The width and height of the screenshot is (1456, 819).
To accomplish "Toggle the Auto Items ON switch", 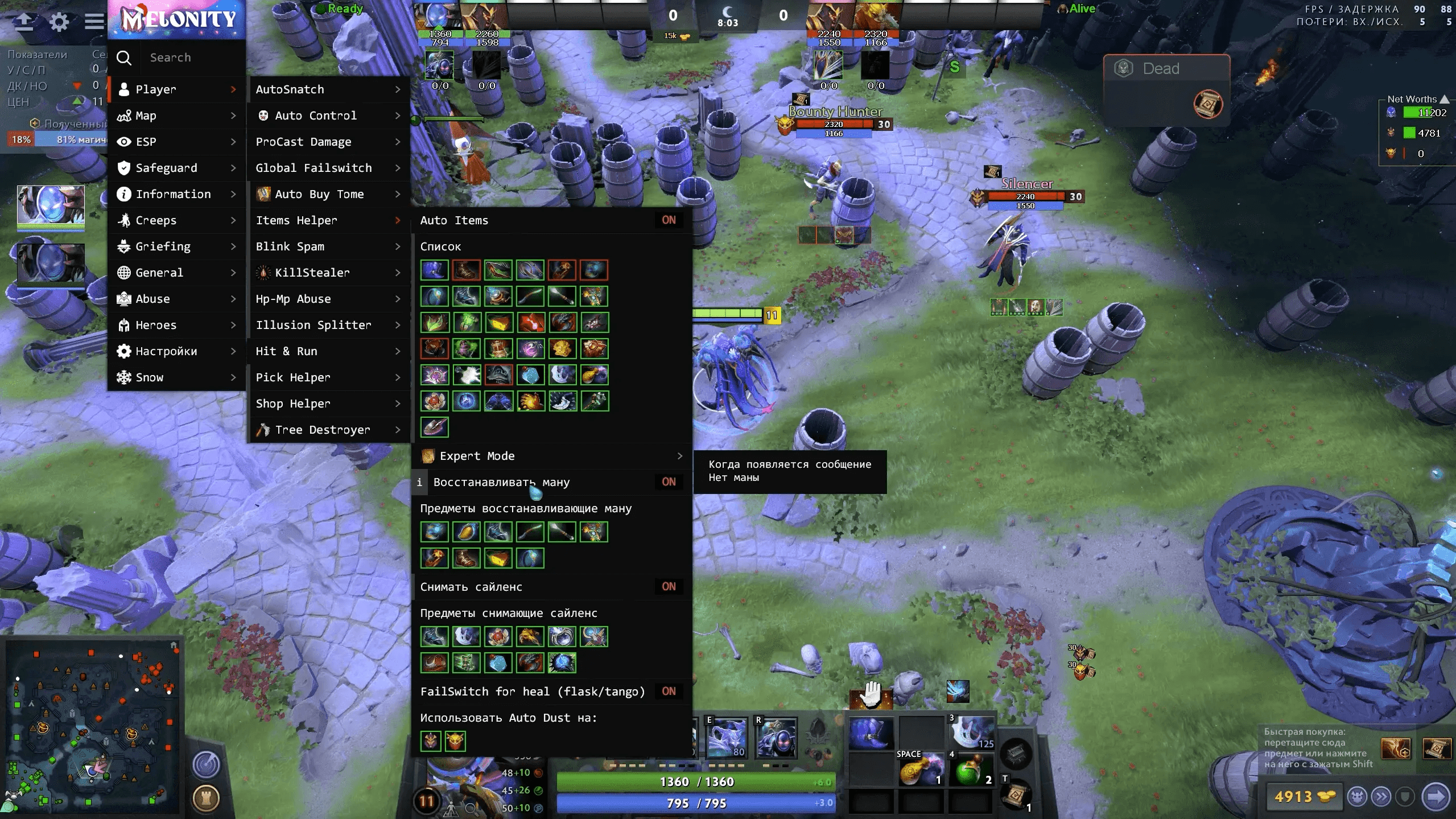I will pyautogui.click(x=669, y=220).
